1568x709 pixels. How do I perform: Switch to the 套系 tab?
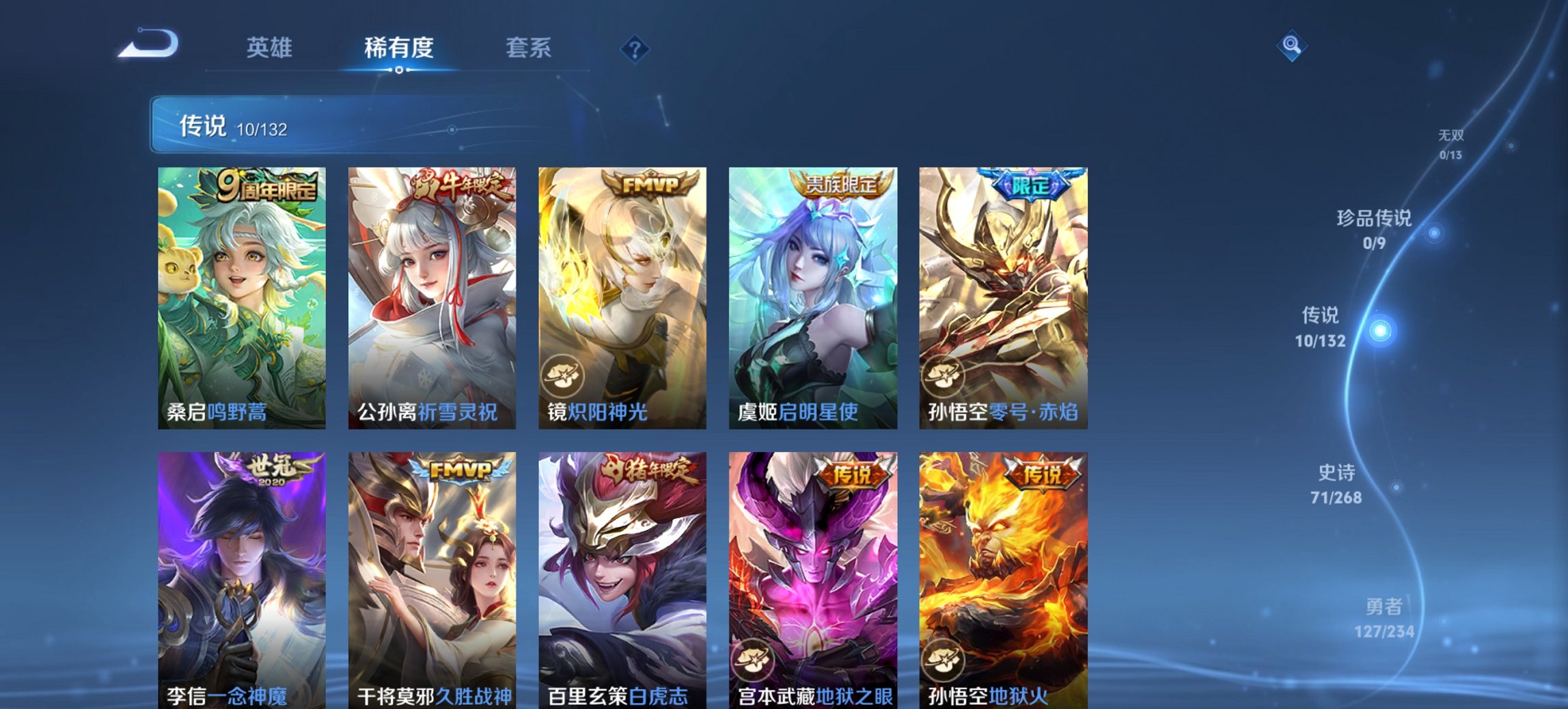(528, 48)
